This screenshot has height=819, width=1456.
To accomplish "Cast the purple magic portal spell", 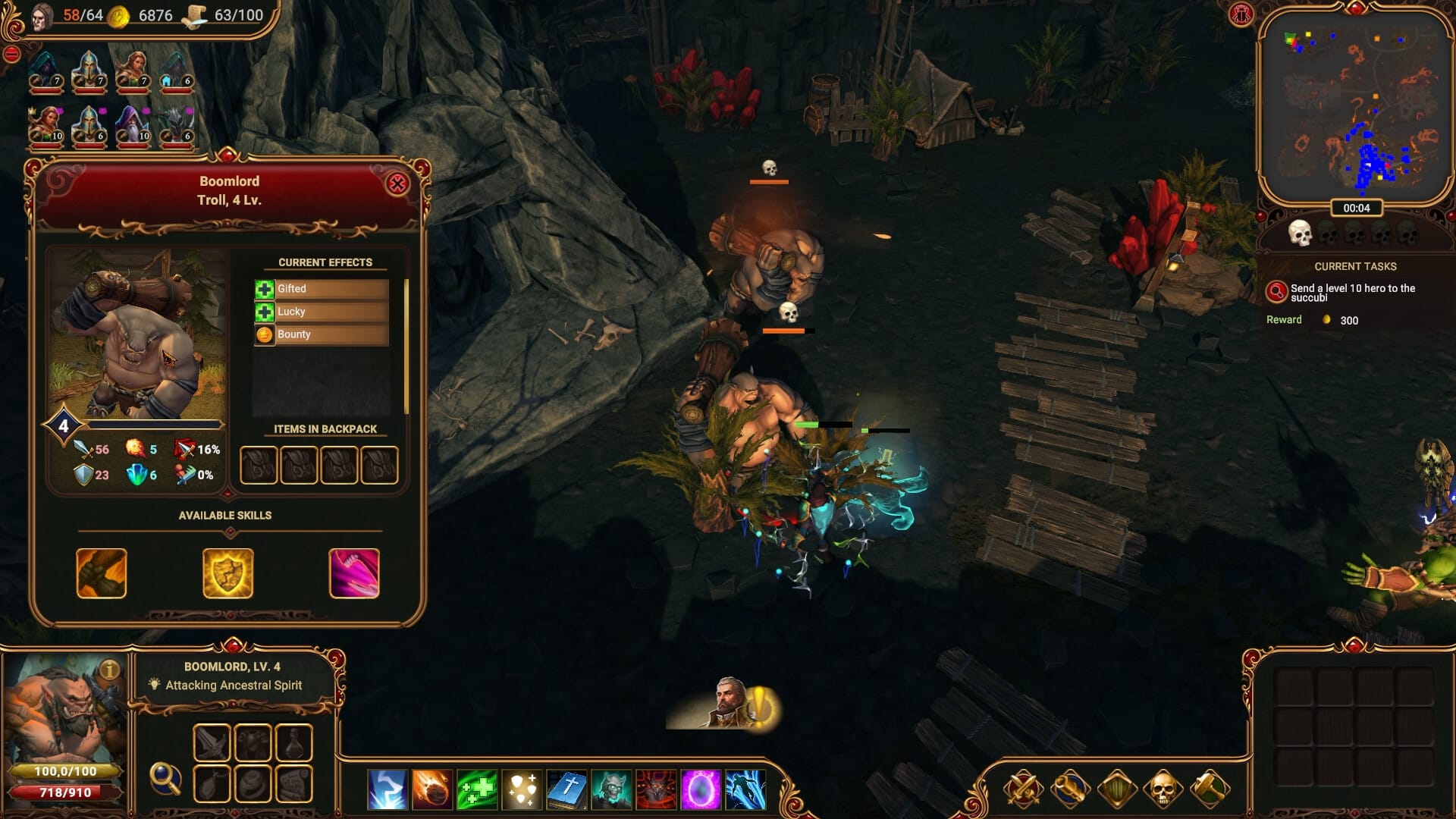I will pos(701,789).
